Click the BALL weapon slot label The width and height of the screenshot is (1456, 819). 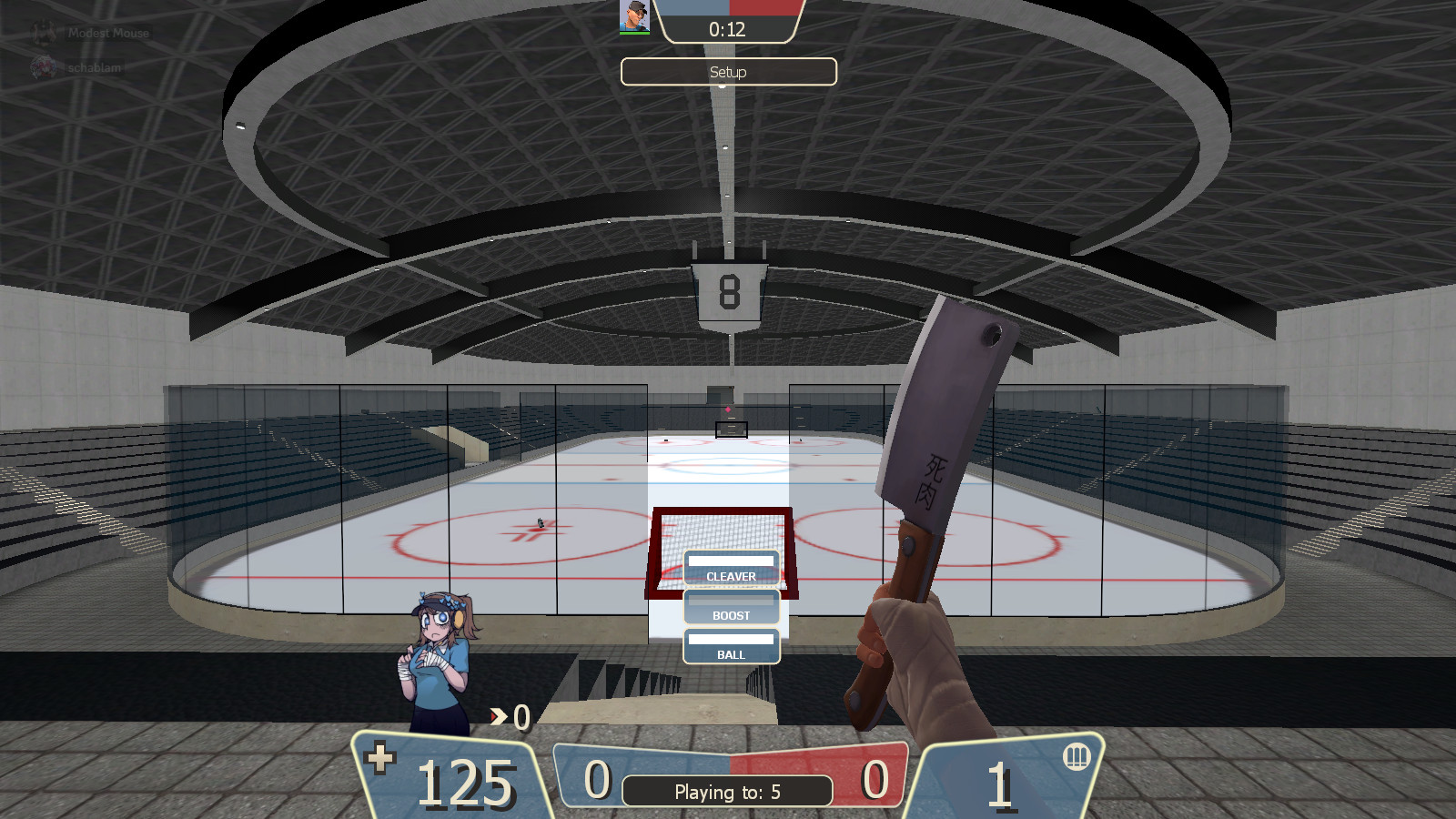(731, 653)
